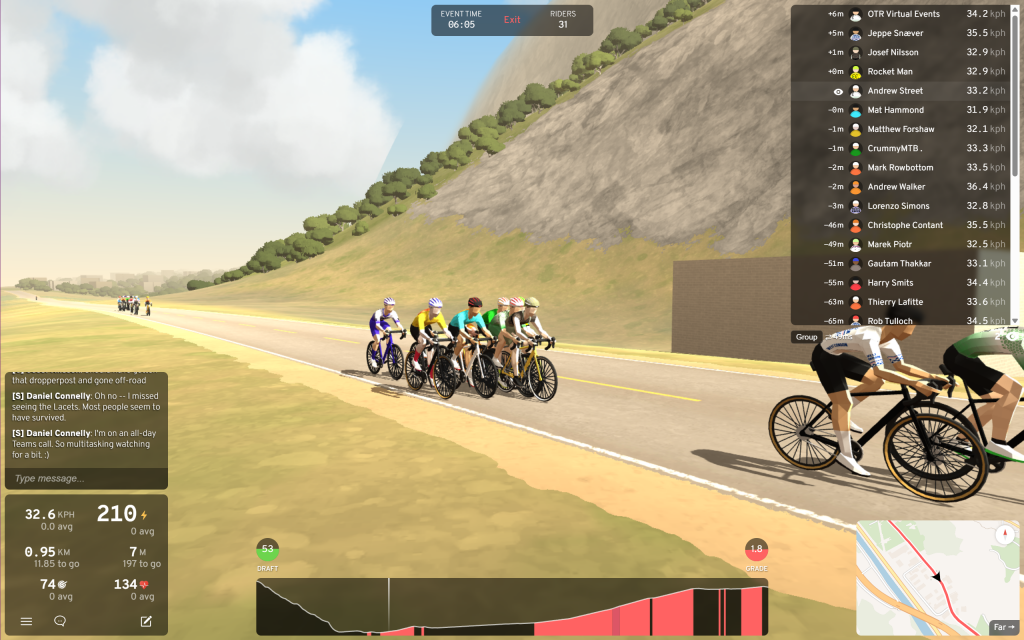Click the minimap compass icon
Viewport: 1024px width, 640px height.
pos(1003,534)
